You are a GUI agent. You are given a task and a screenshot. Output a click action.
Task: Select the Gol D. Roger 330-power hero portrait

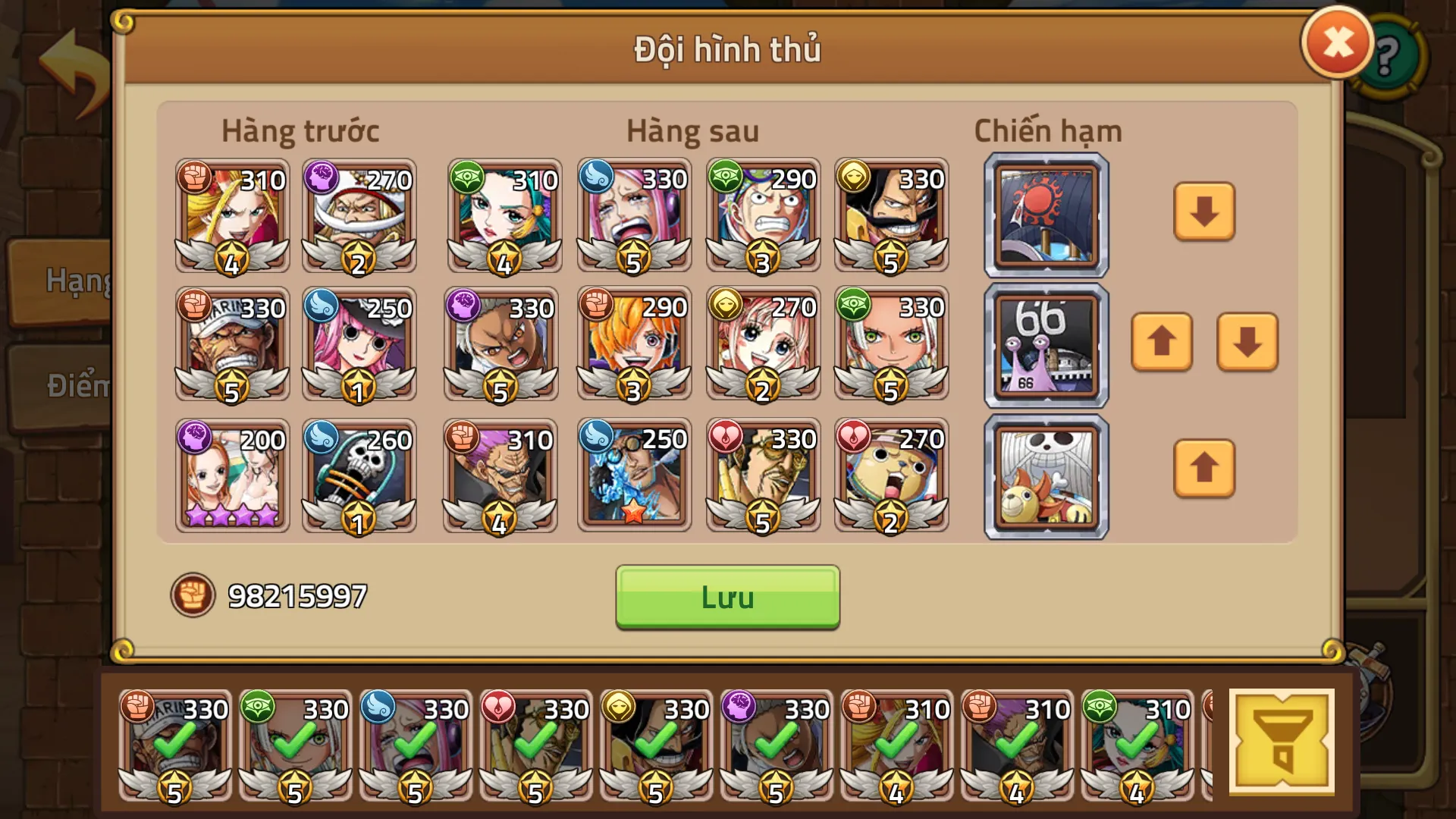tap(891, 216)
